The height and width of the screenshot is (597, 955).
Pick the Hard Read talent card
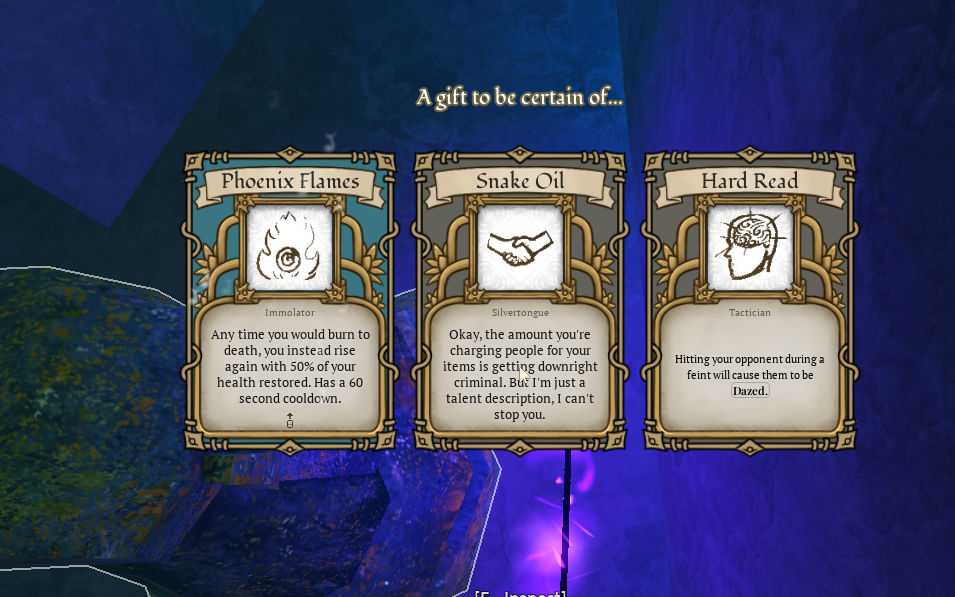[749, 300]
